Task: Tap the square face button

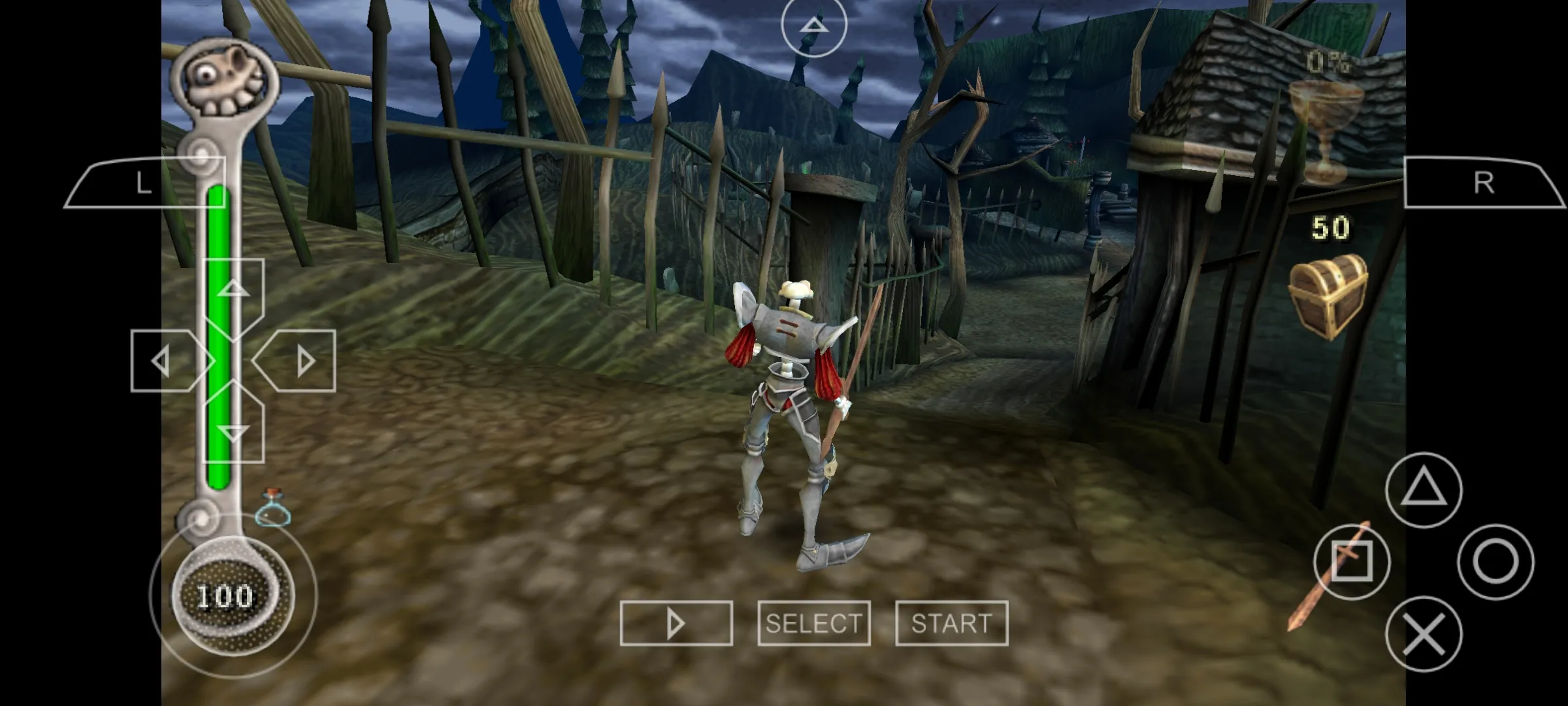Action: tap(1352, 562)
